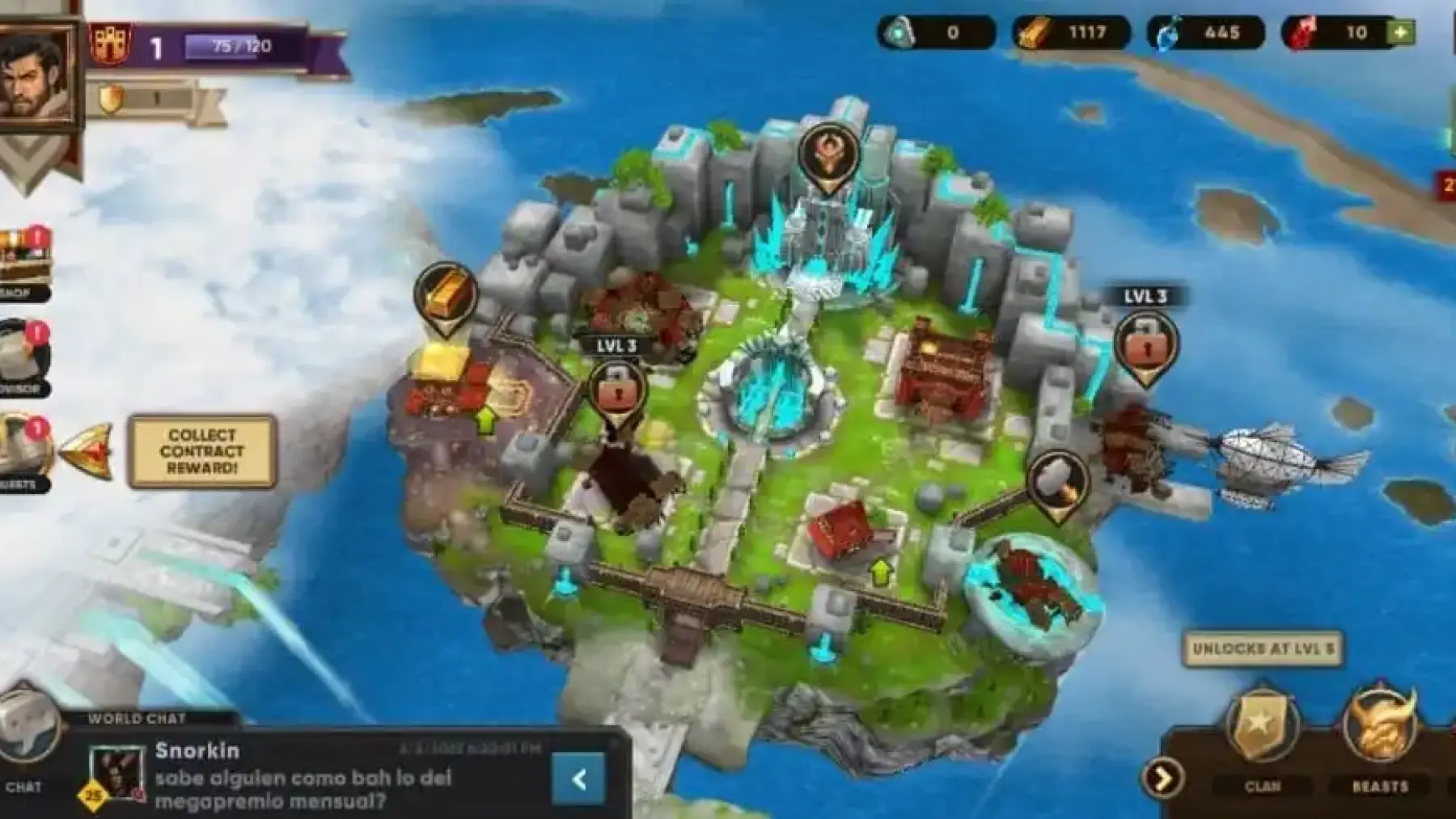The image size is (1456, 819).
Task: Open the Shop from the side menu
Action: click(x=23, y=263)
